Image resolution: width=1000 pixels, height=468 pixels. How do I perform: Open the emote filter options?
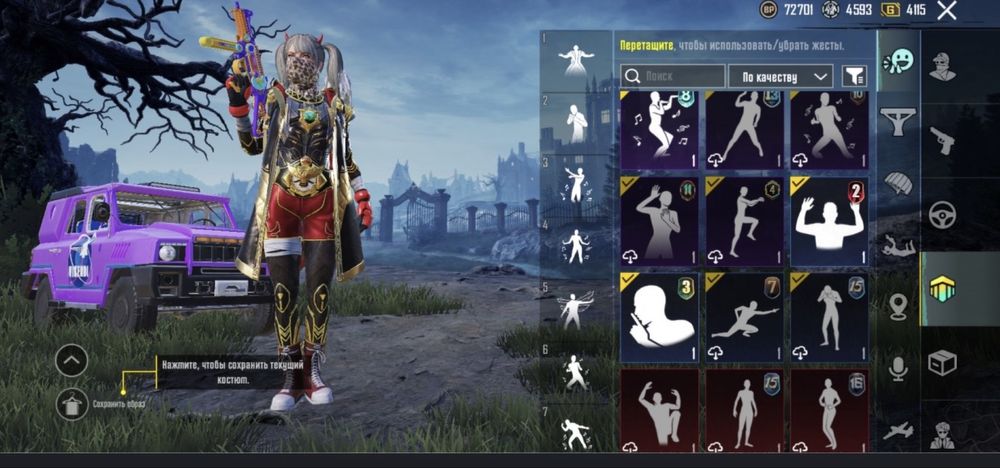click(x=853, y=75)
